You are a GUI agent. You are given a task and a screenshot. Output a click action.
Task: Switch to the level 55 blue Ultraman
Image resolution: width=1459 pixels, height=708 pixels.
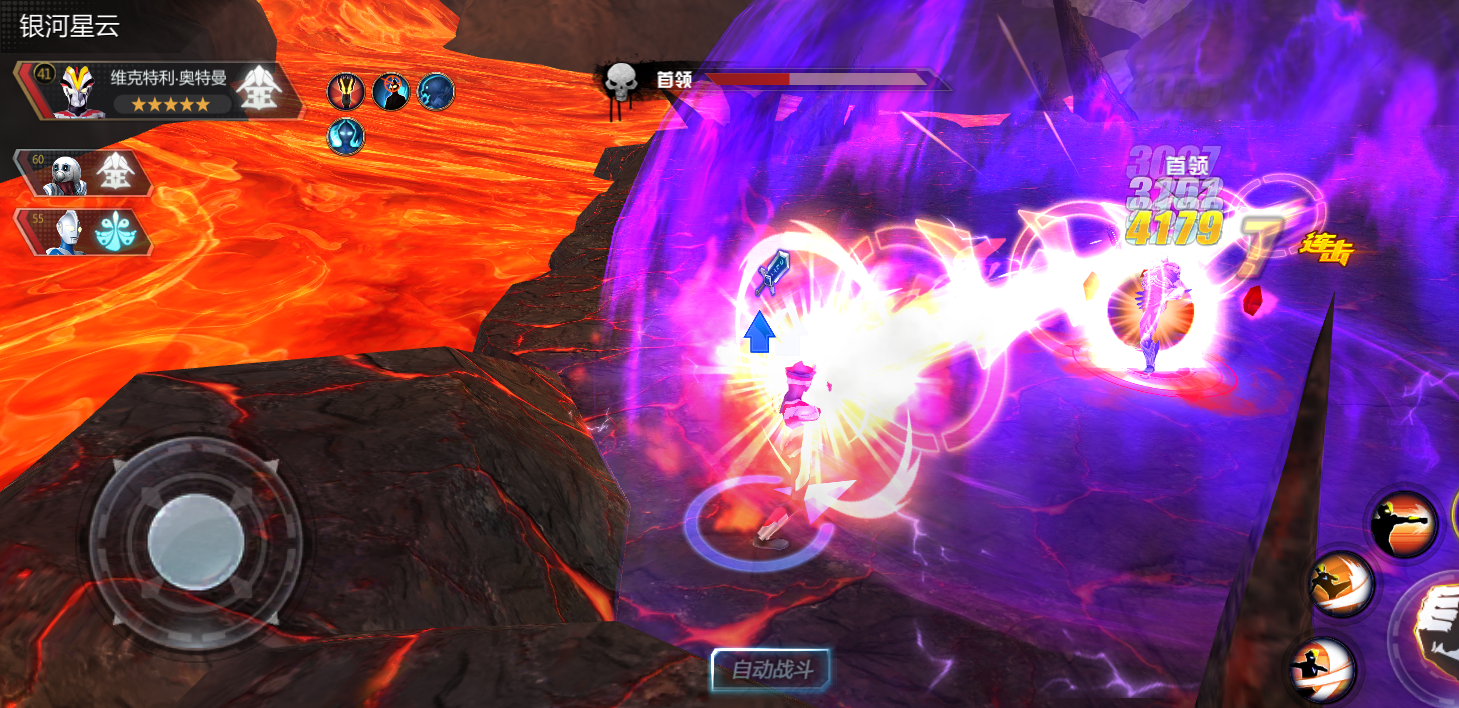click(82, 231)
